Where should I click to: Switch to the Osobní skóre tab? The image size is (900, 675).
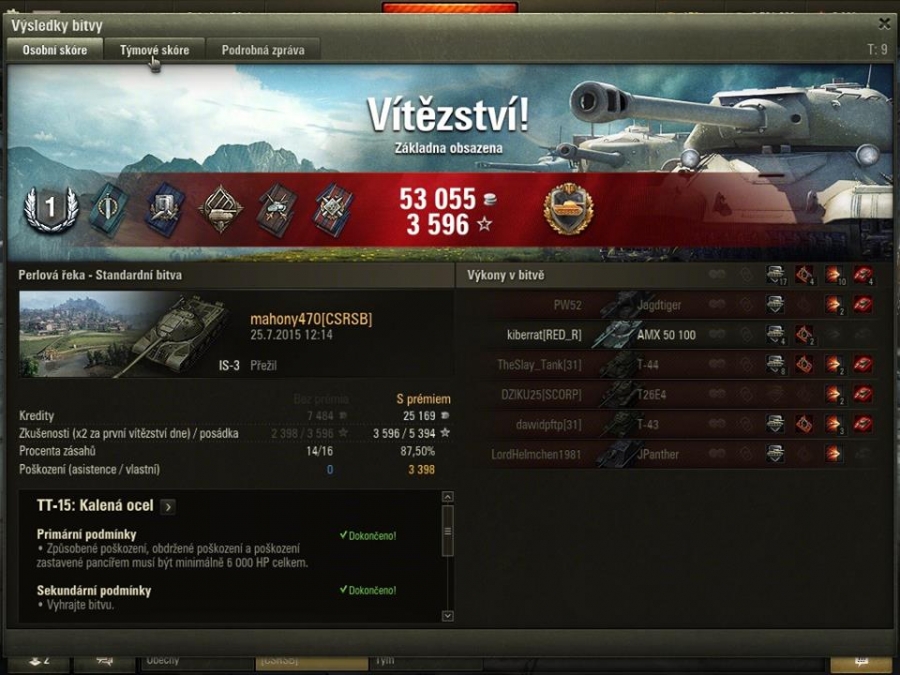(x=55, y=50)
